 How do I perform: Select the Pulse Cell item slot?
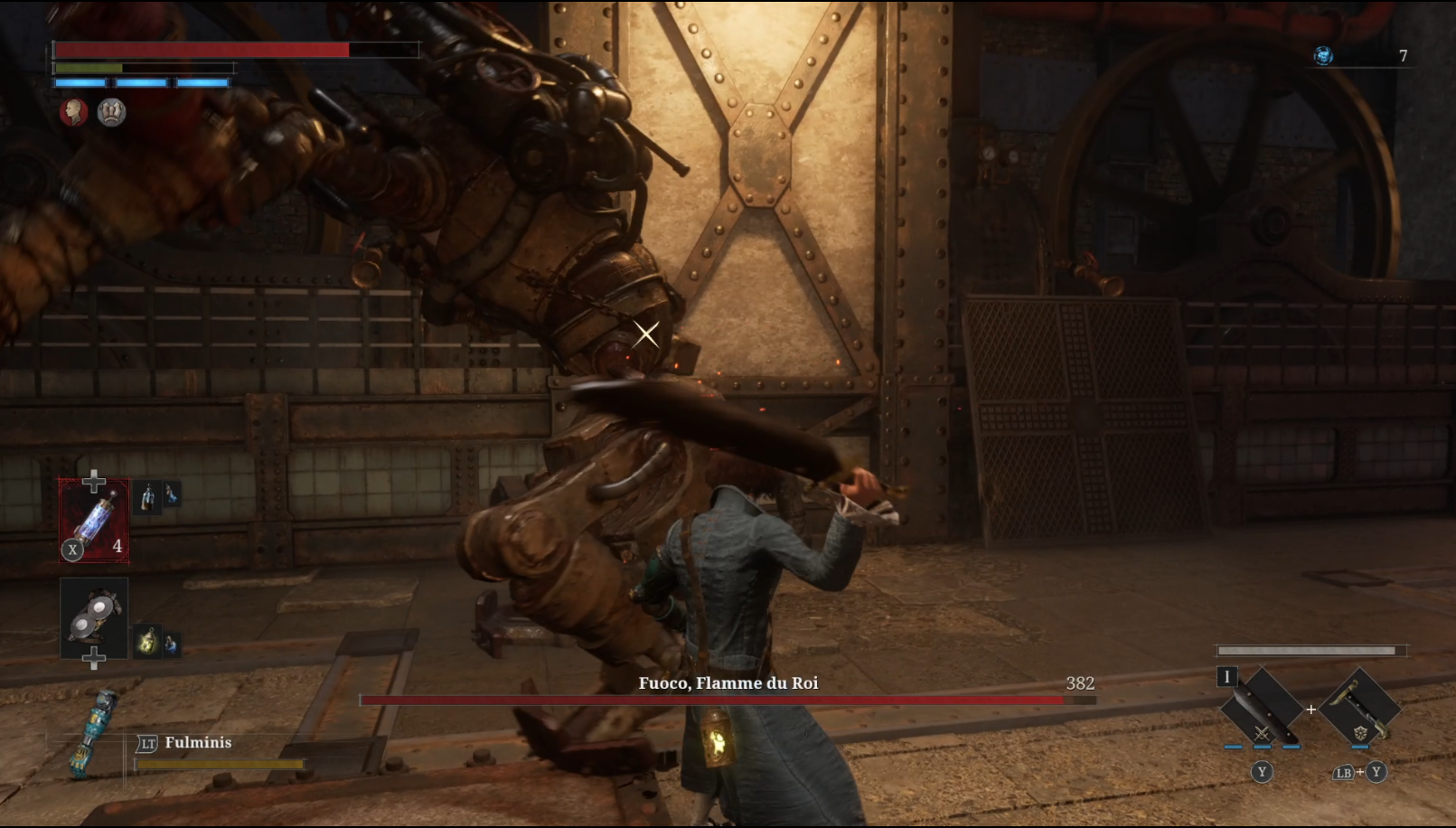tap(94, 520)
